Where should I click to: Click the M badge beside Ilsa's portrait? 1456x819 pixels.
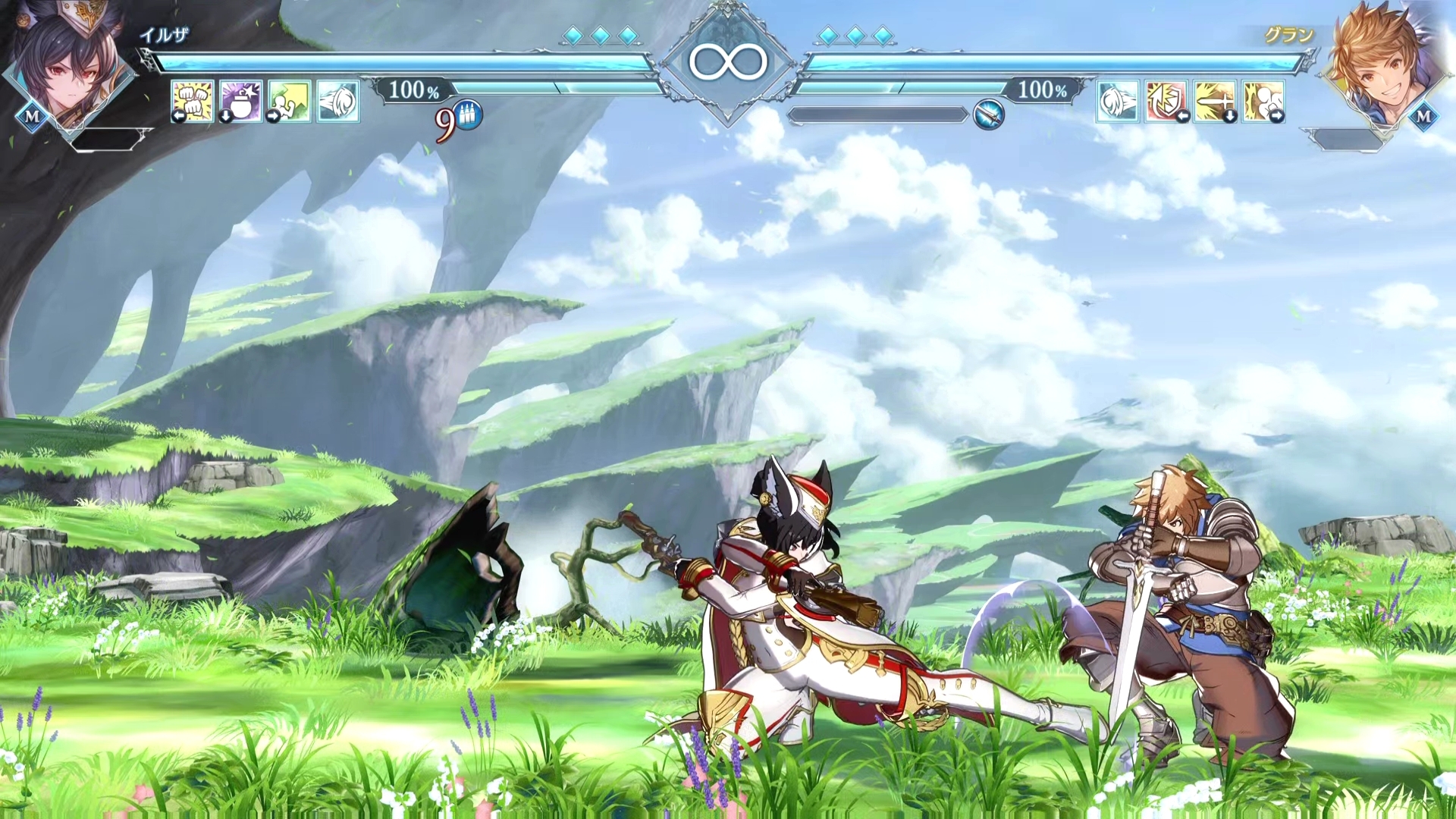coord(32,117)
